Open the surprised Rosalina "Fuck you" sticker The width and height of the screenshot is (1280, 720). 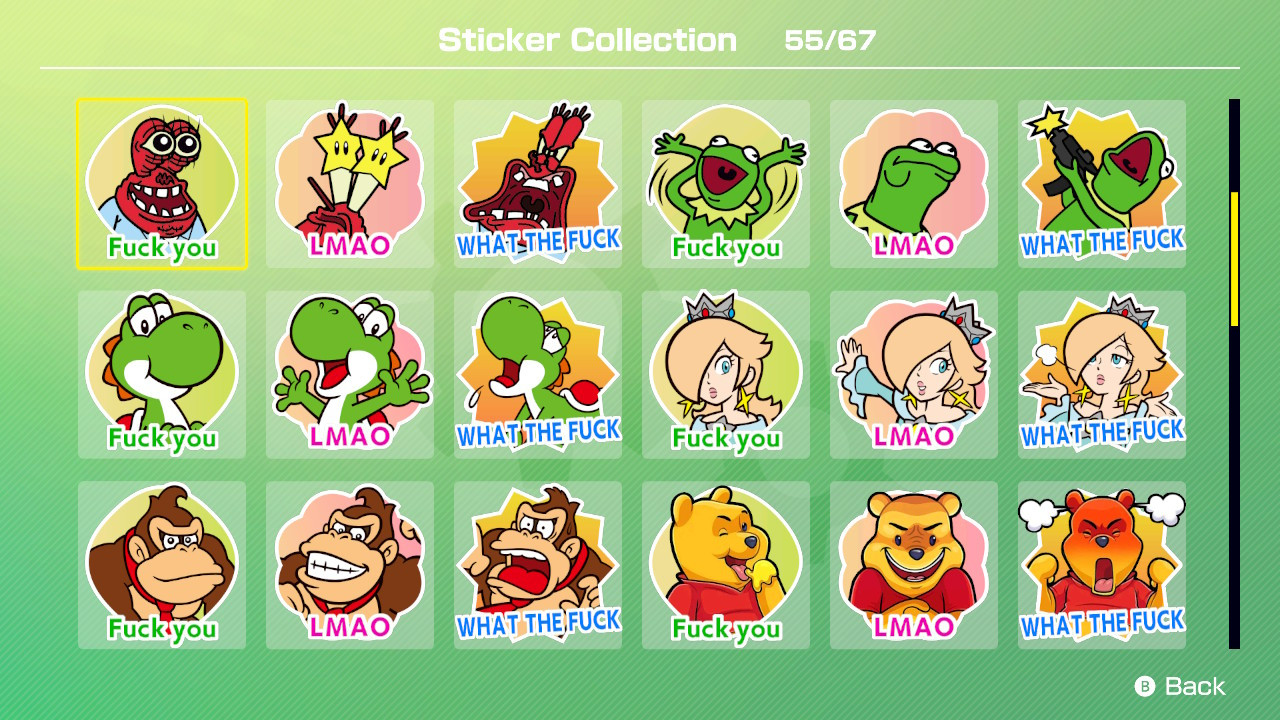(725, 374)
